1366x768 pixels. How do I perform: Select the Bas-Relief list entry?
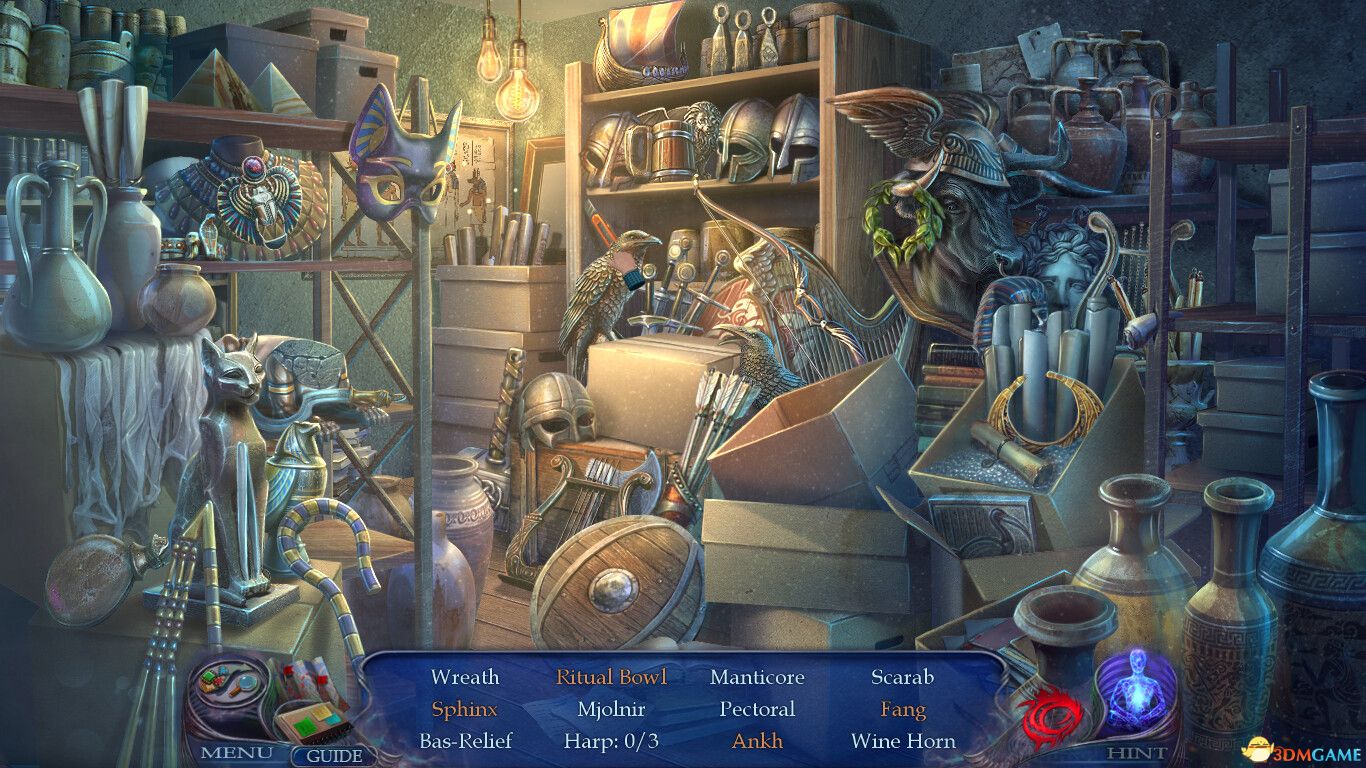coord(465,741)
